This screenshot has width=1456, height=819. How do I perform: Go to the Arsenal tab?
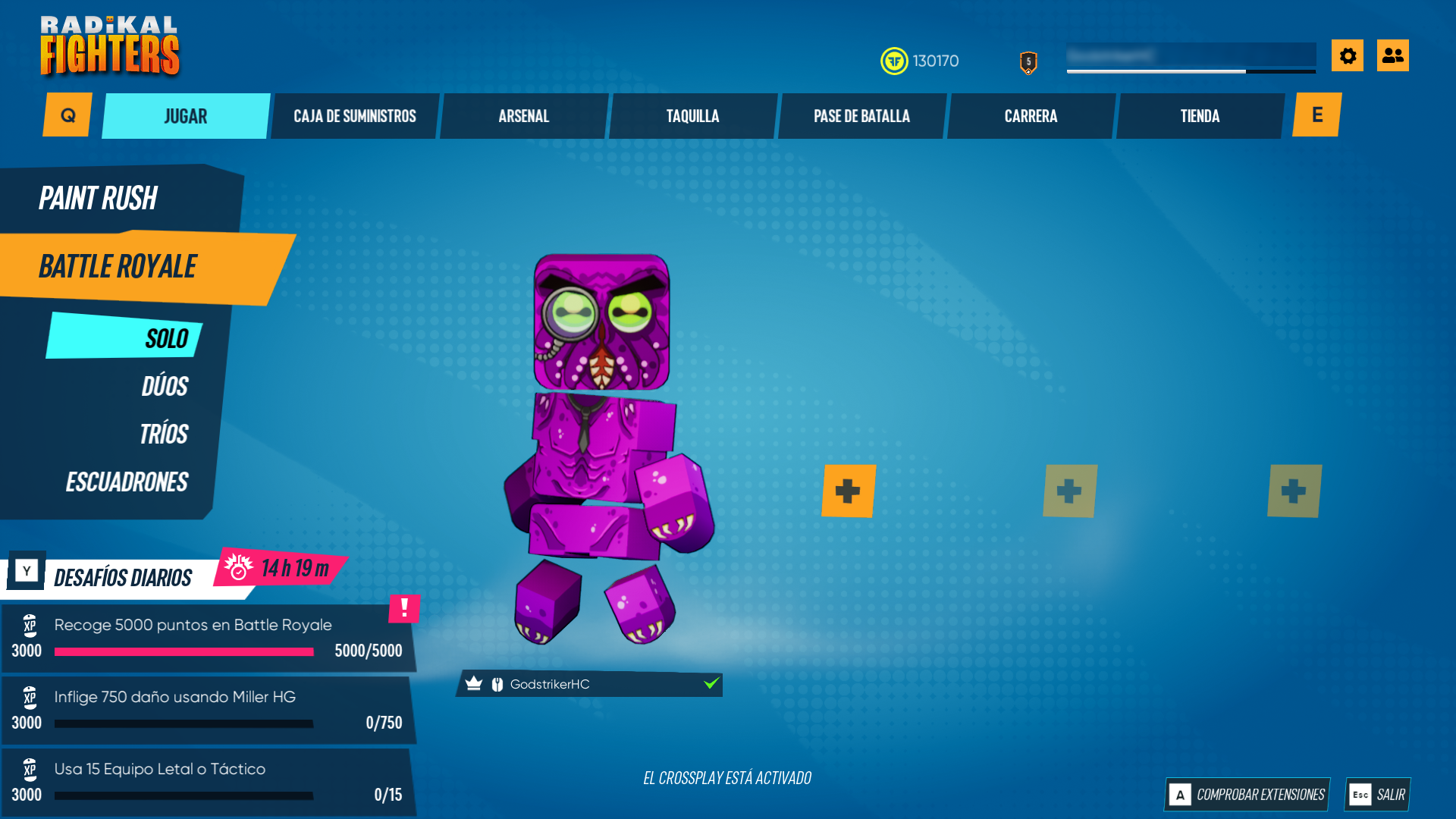[x=524, y=116]
